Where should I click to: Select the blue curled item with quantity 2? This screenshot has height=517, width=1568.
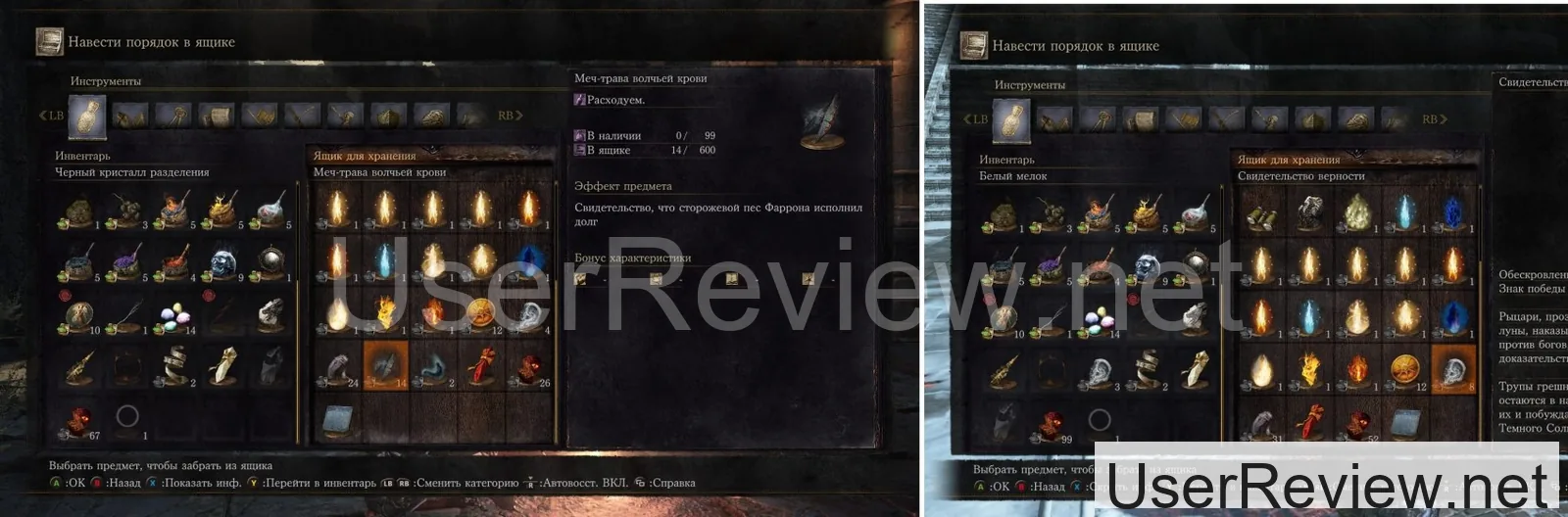[434, 365]
